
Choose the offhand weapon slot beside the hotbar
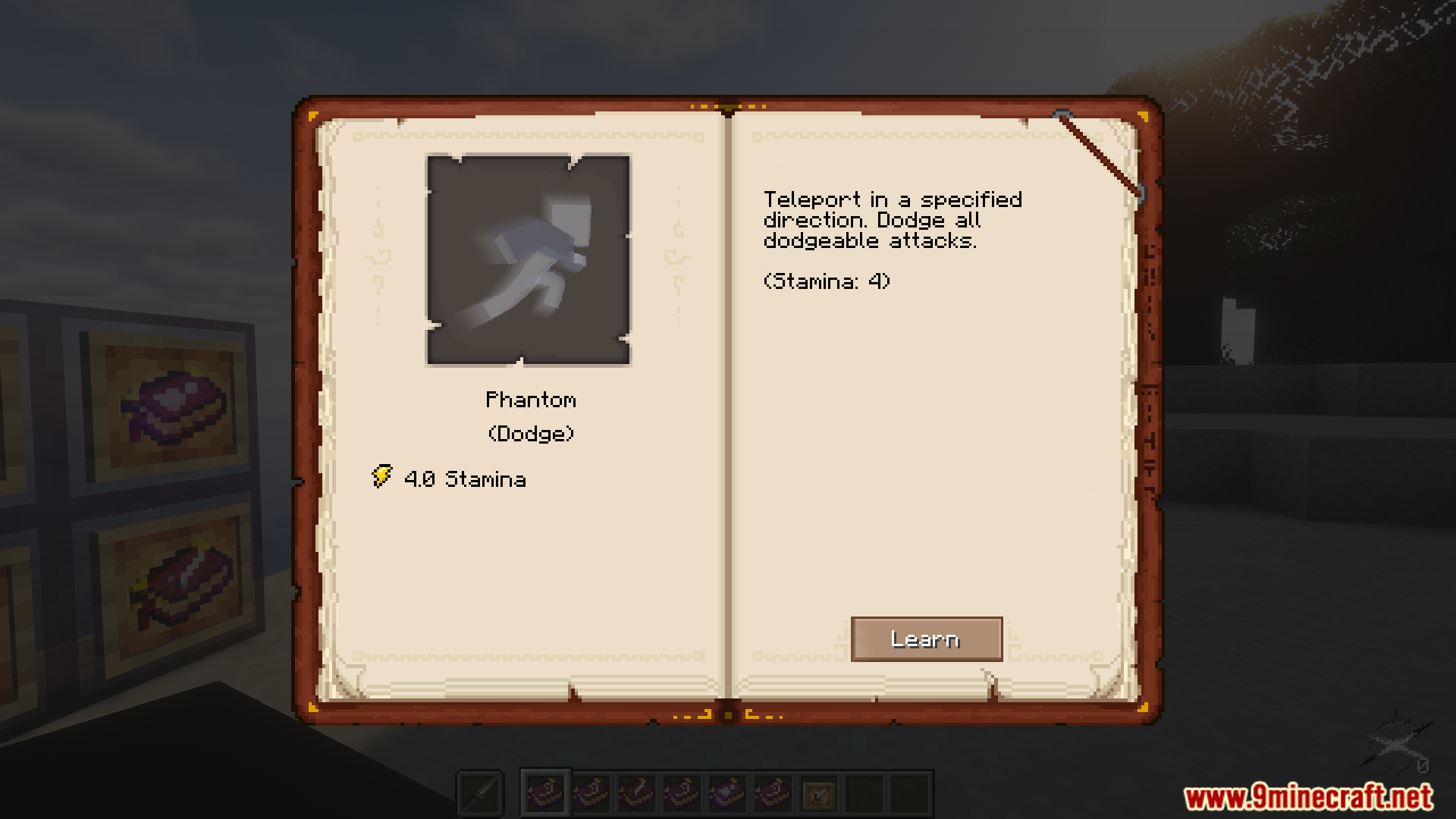coord(481,794)
